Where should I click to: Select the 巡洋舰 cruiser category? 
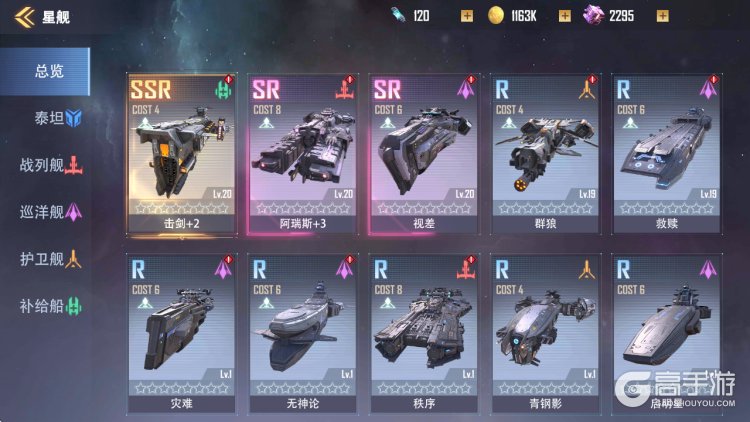50,212
